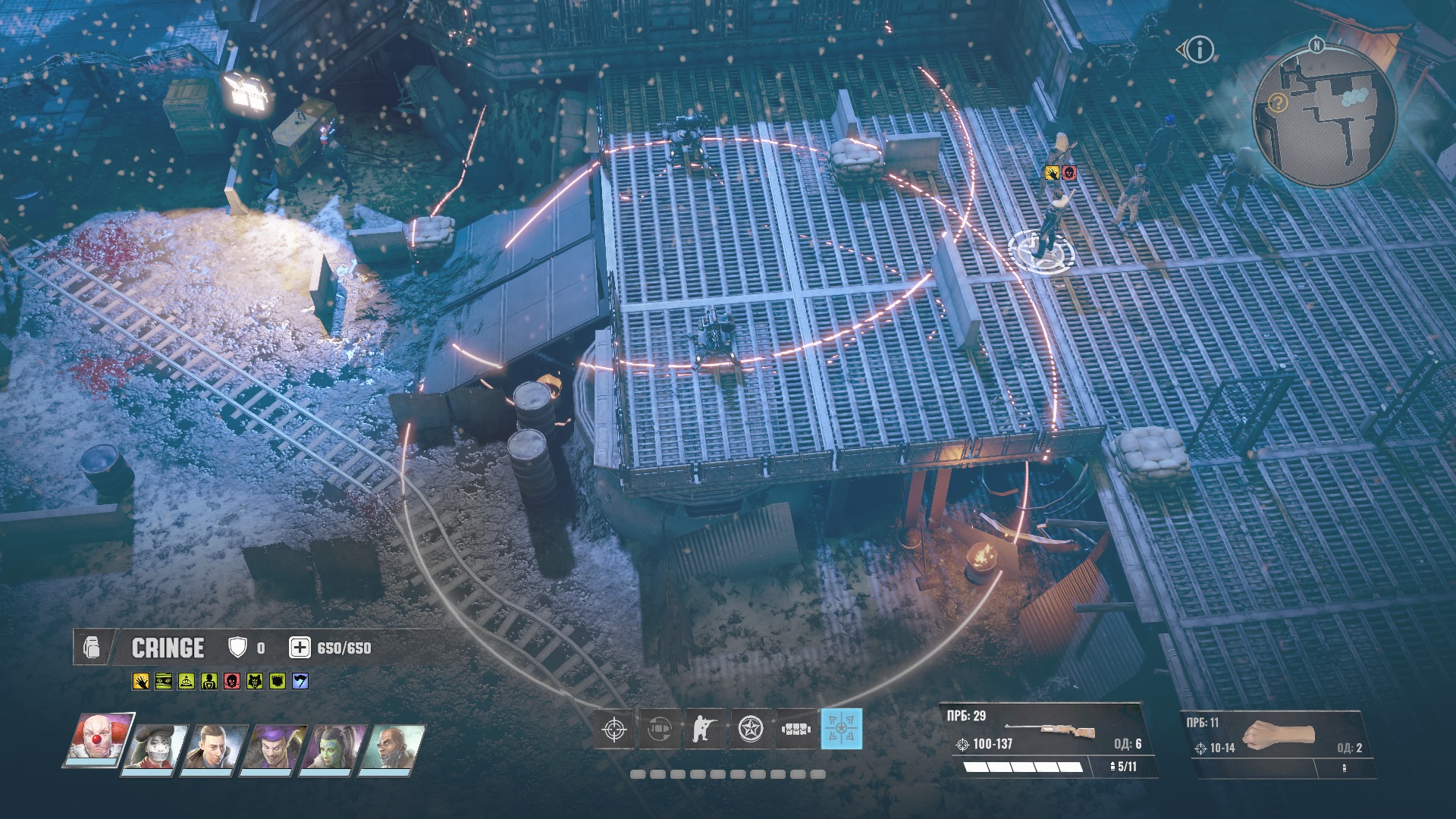Inspect the blue flag status effect icon
Viewport: 1456px width, 819px height.
[x=300, y=682]
